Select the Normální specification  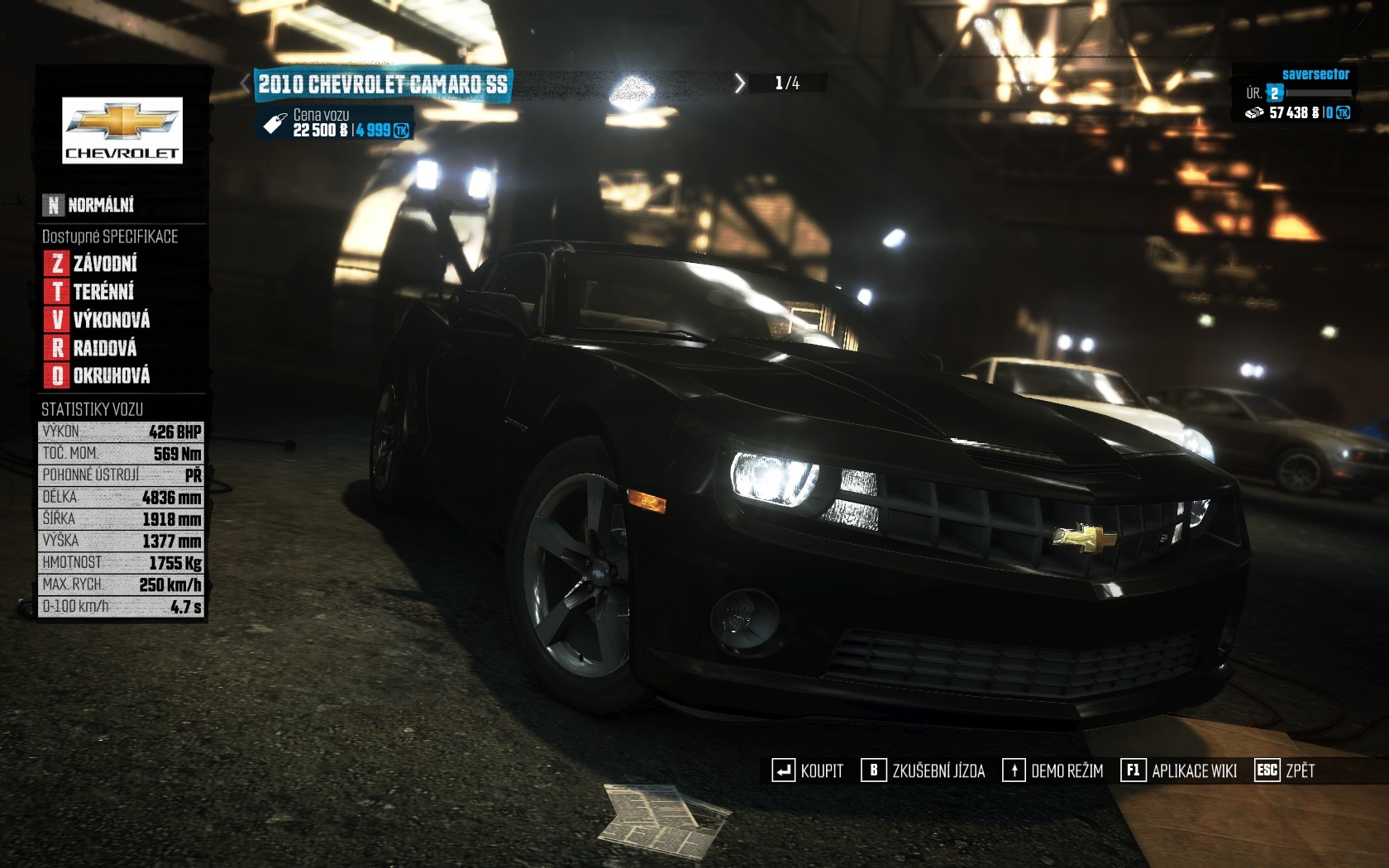pyautogui.click(x=89, y=204)
